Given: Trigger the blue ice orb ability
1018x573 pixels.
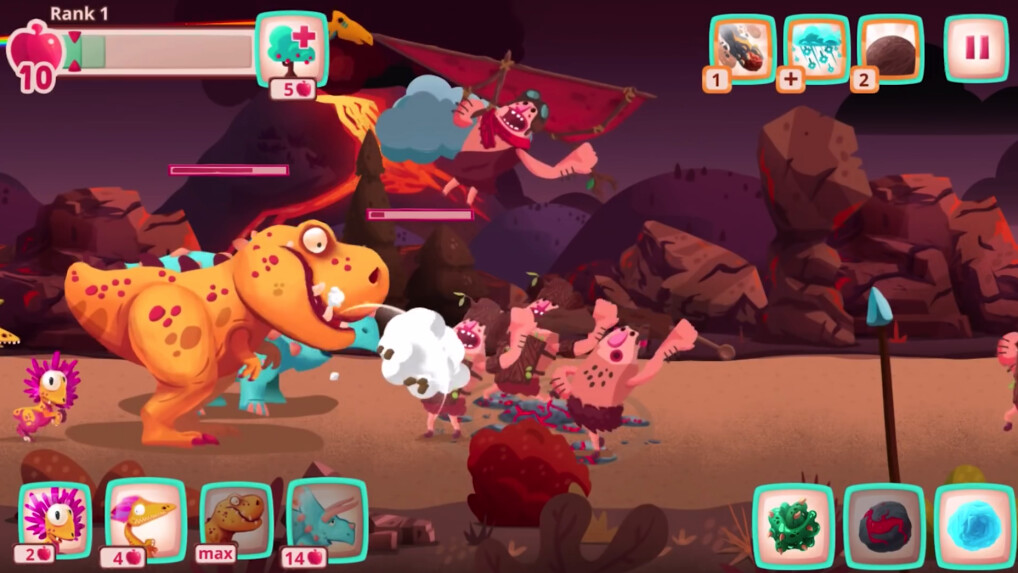Looking at the screenshot, I should click(975, 524).
